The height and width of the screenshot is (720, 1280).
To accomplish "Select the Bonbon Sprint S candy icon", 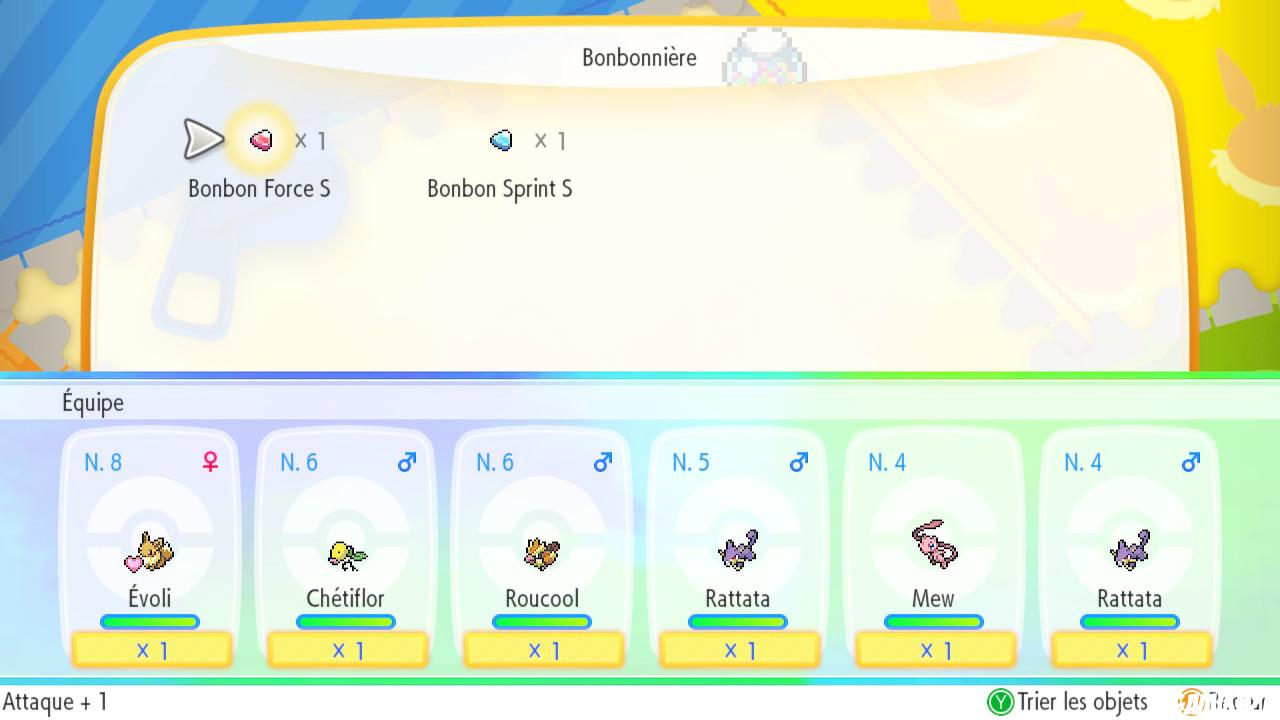I will 499,140.
